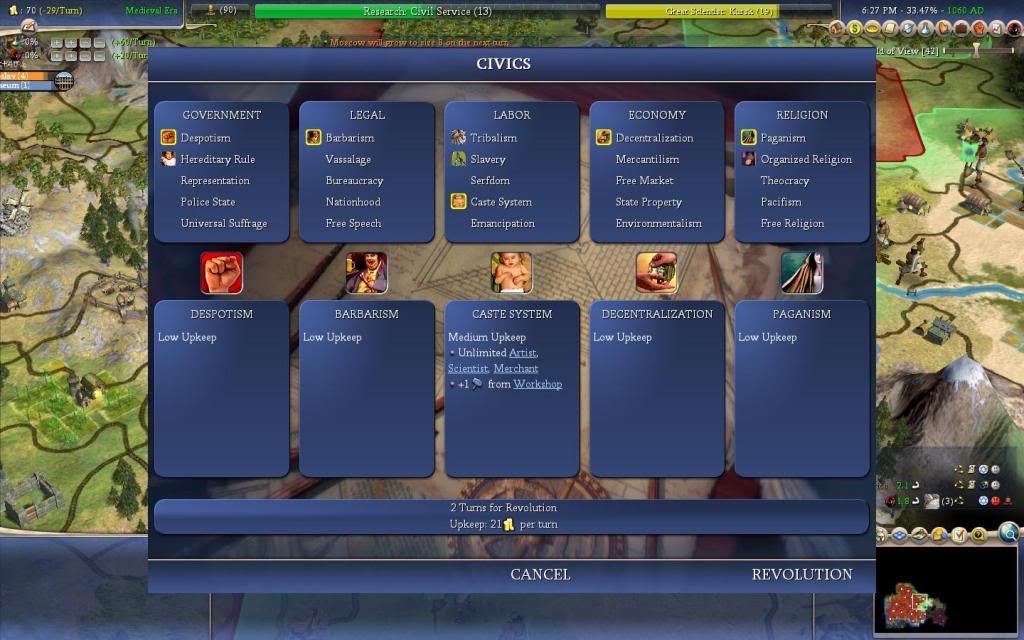This screenshot has height=640, width=1024.
Task: Choose Theocracy religion civic
Action: 785,181
